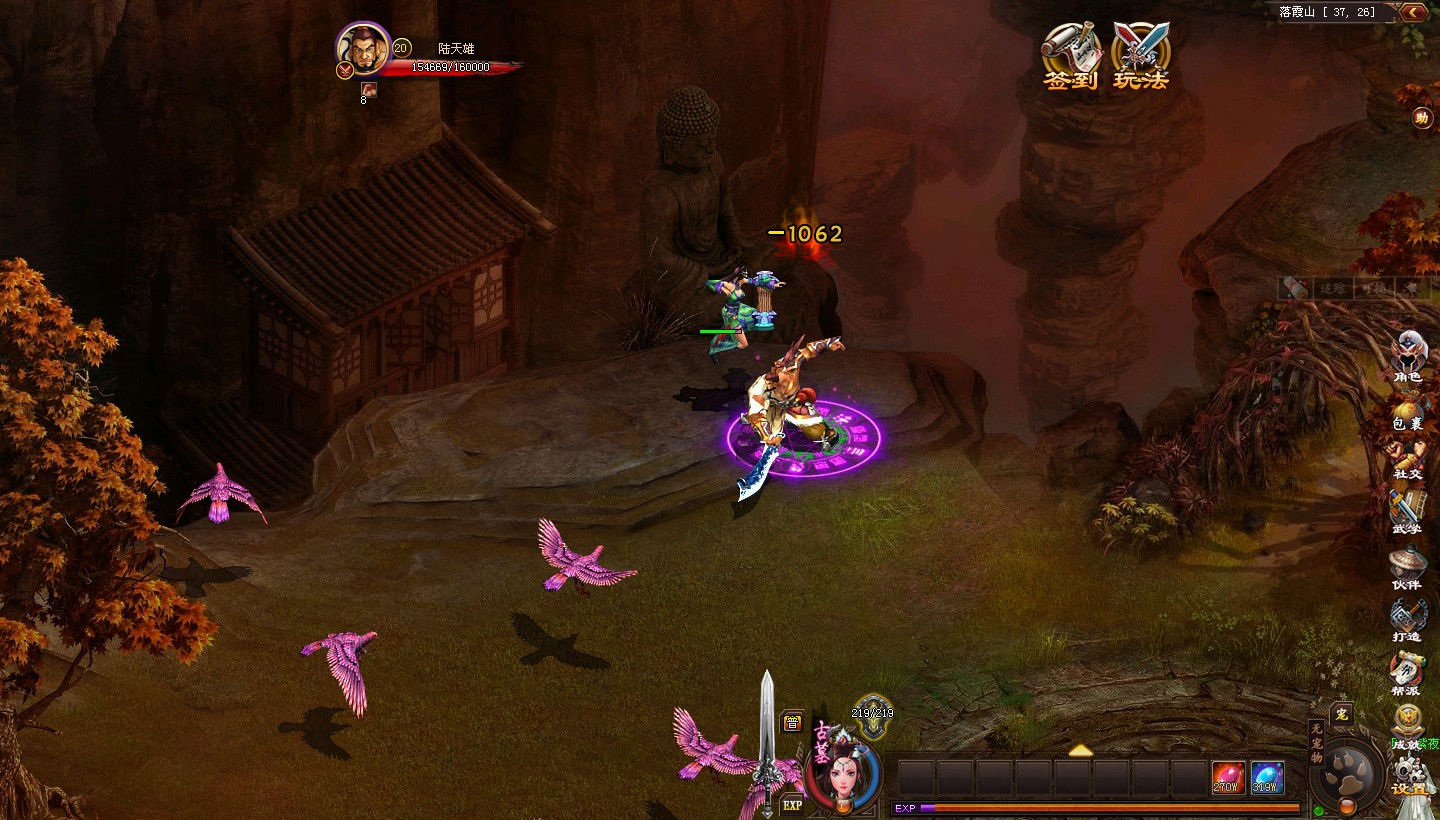1440x820 pixels.
Task: Open the 设置 settings gear
Action: (x=1411, y=776)
